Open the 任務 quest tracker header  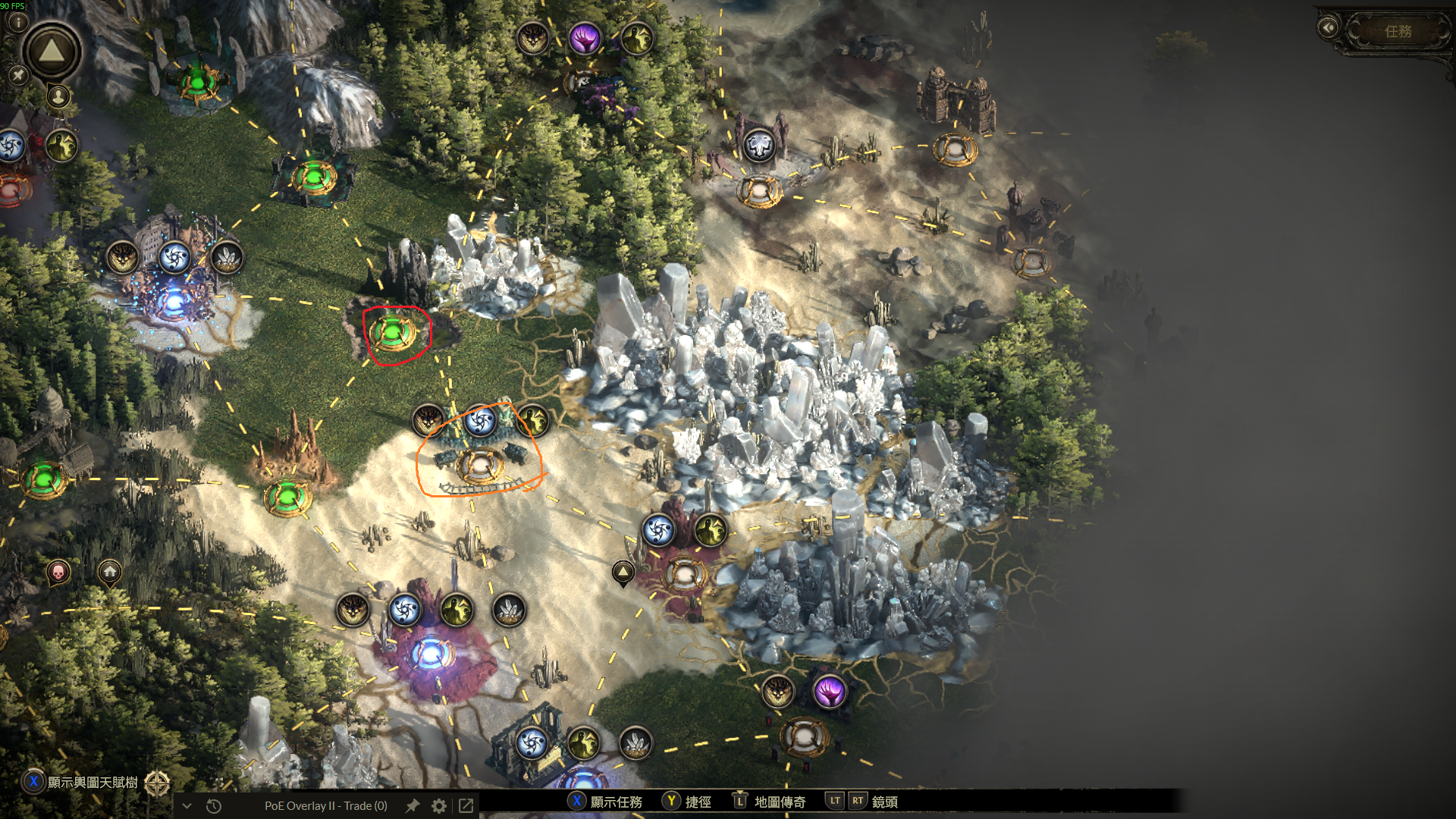pyautogui.click(x=1398, y=31)
